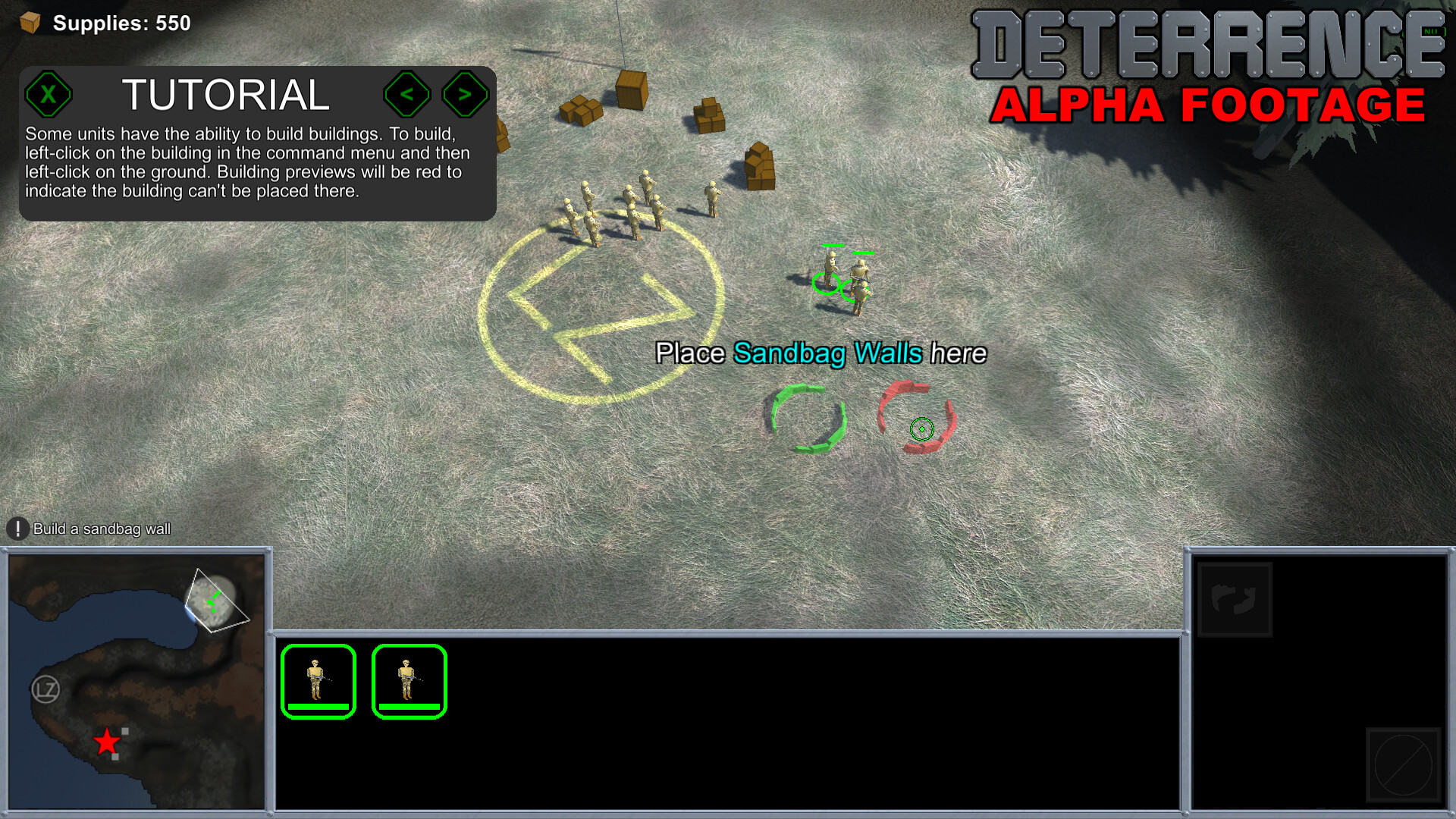Select the first engineer unit portrait
This screenshot has height=819, width=1456.
pyautogui.click(x=318, y=680)
